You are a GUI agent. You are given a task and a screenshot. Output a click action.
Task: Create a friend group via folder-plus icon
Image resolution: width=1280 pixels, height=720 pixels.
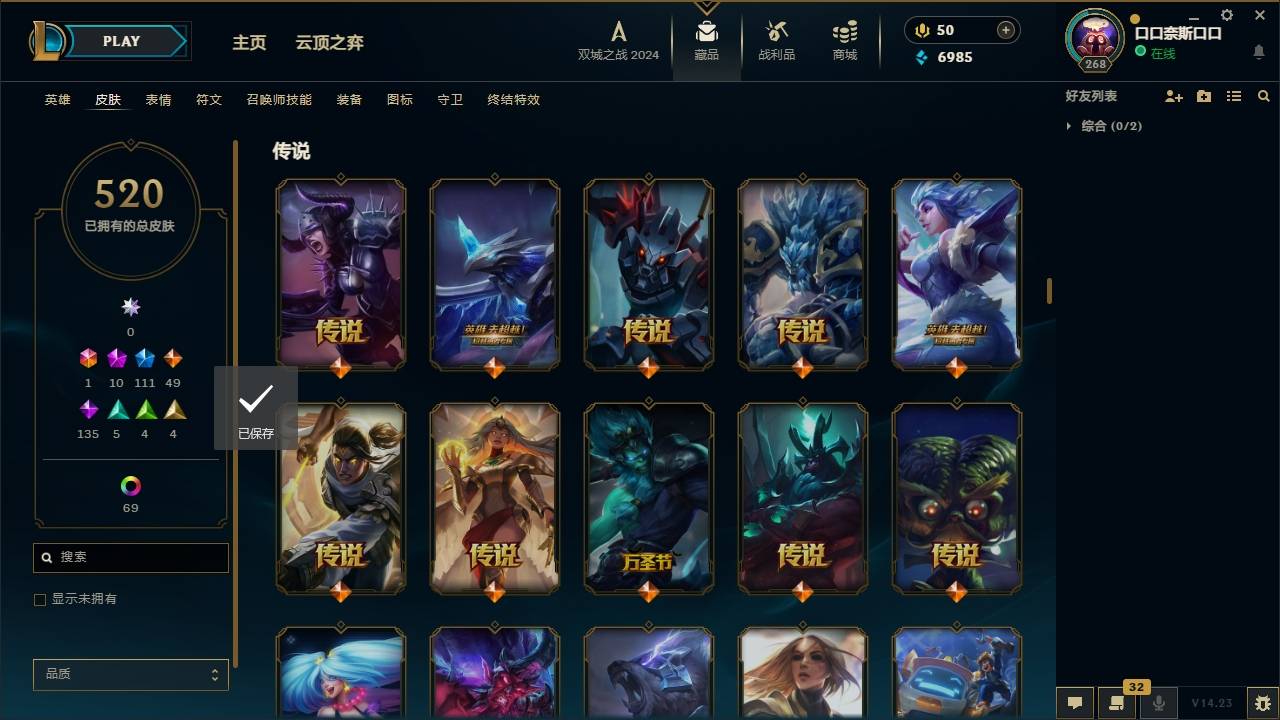[x=1203, y=96]
